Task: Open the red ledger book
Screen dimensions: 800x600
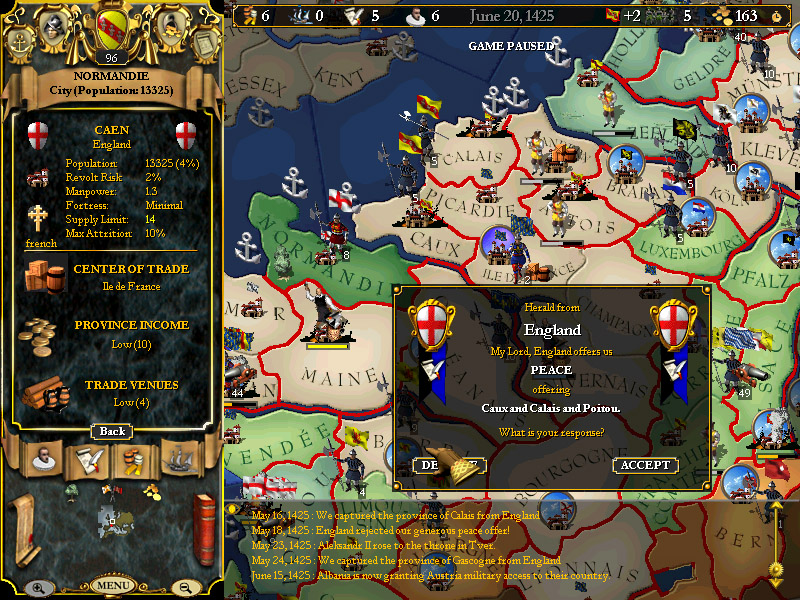Action: 204,522
